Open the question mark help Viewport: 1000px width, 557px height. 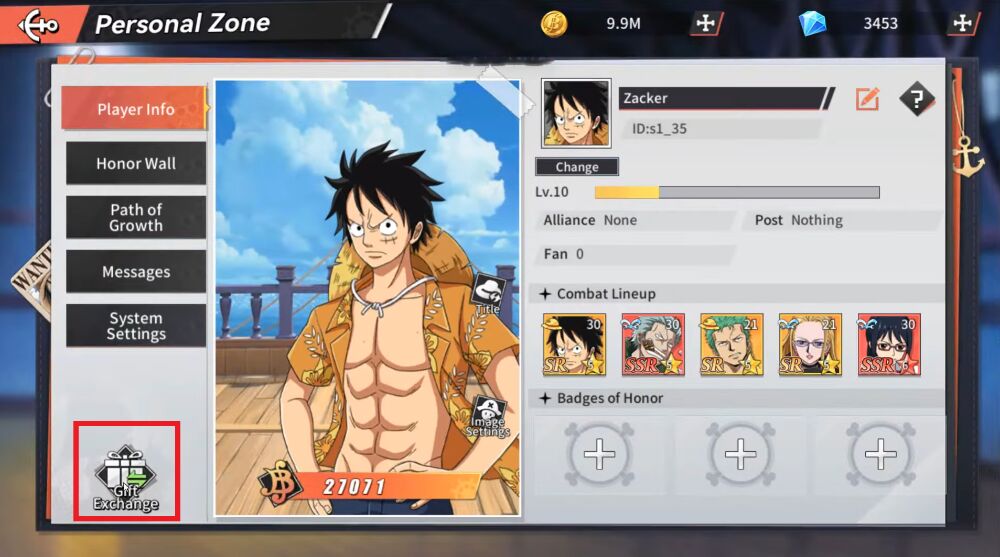tap(916, 98)
